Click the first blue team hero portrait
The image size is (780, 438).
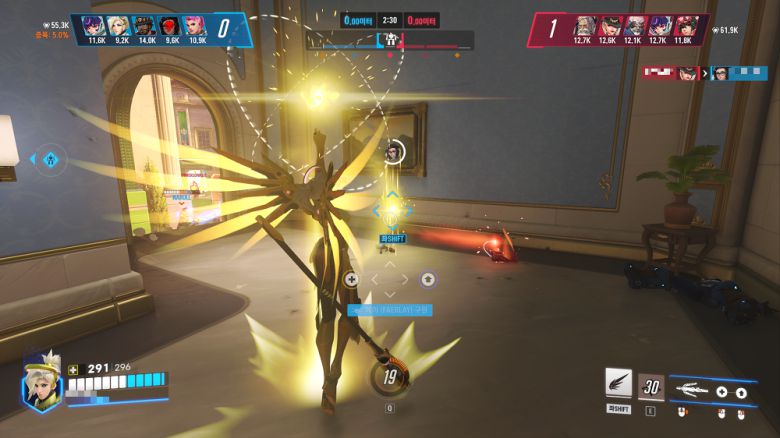coord(95,25)
